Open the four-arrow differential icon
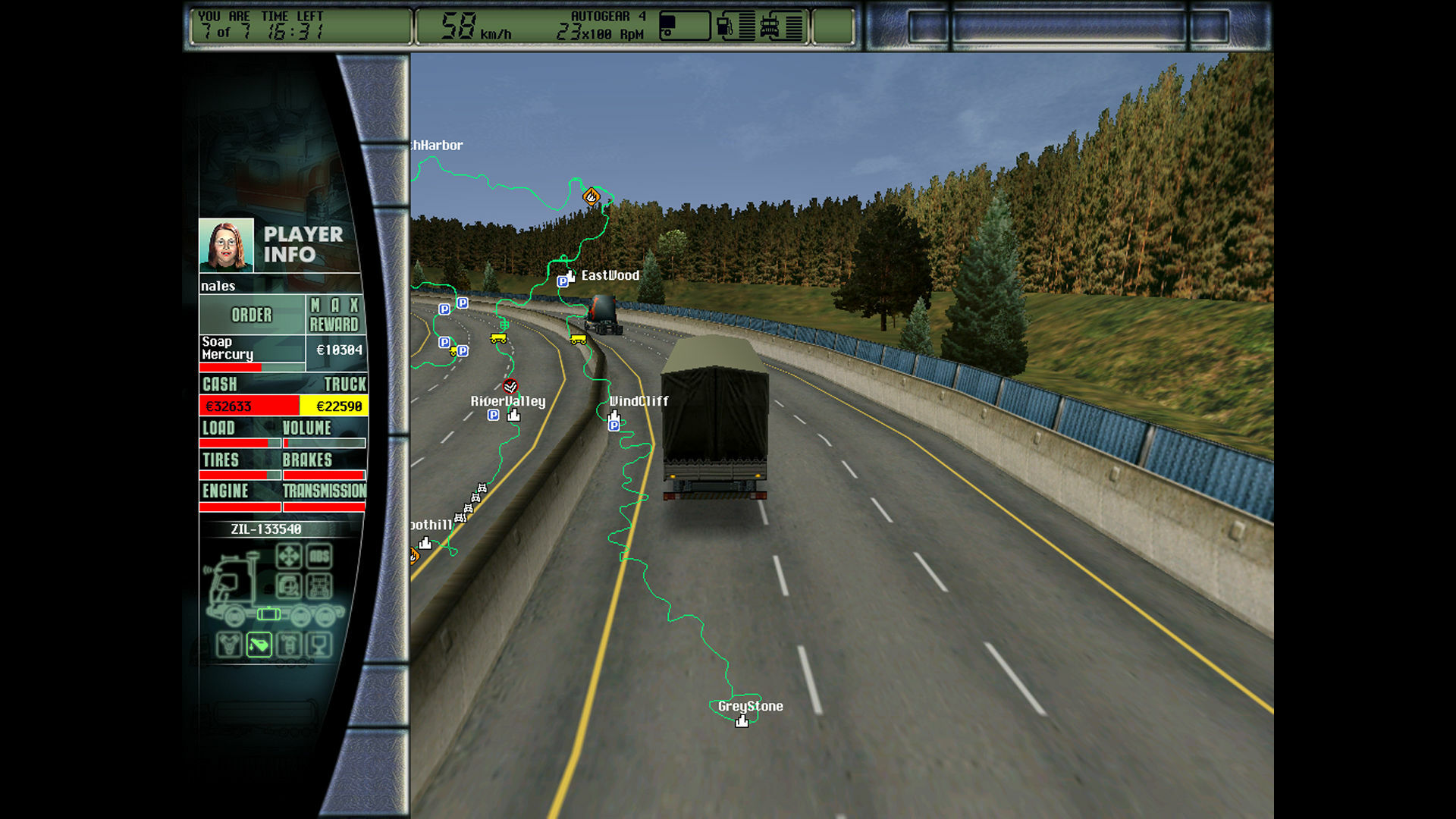Screen dimensions: 1456x819 pyautogui.click(x=289, y=556)
